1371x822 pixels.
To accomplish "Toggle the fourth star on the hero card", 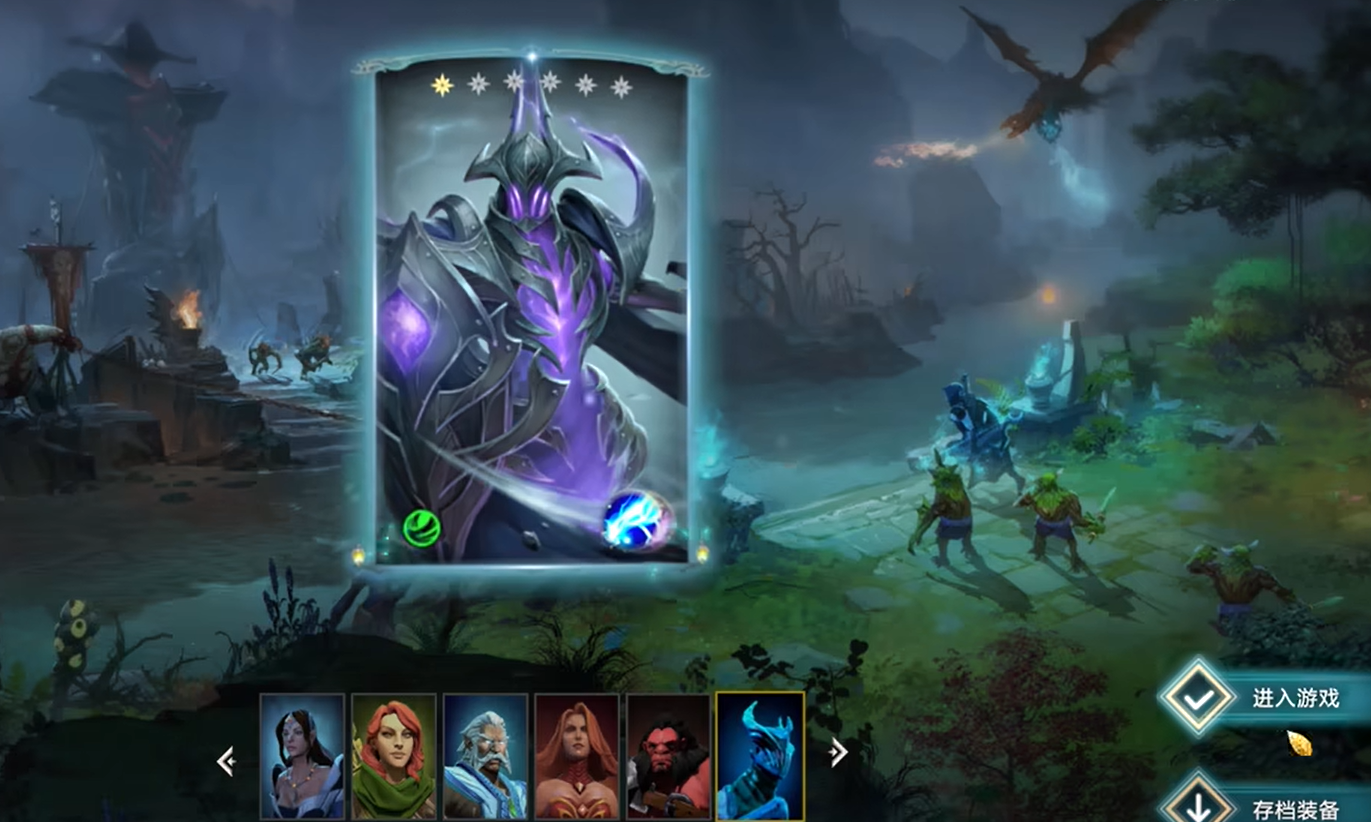I will (550, 87).
